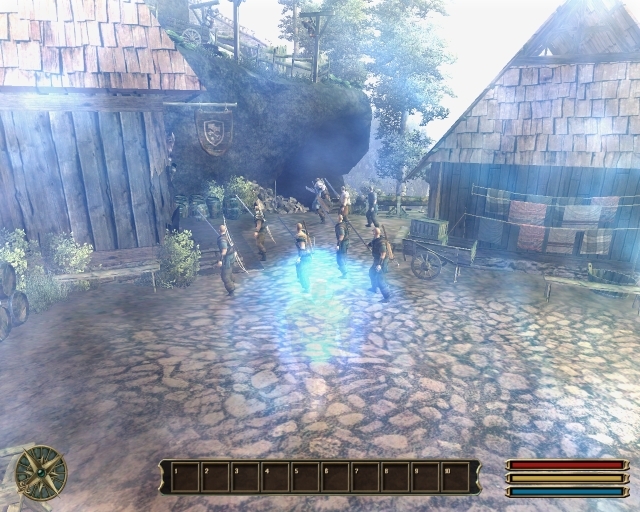Viewport: 640px width, 512px height.
Task: Choose quick slot number 10
Action: tap(455, 477)
